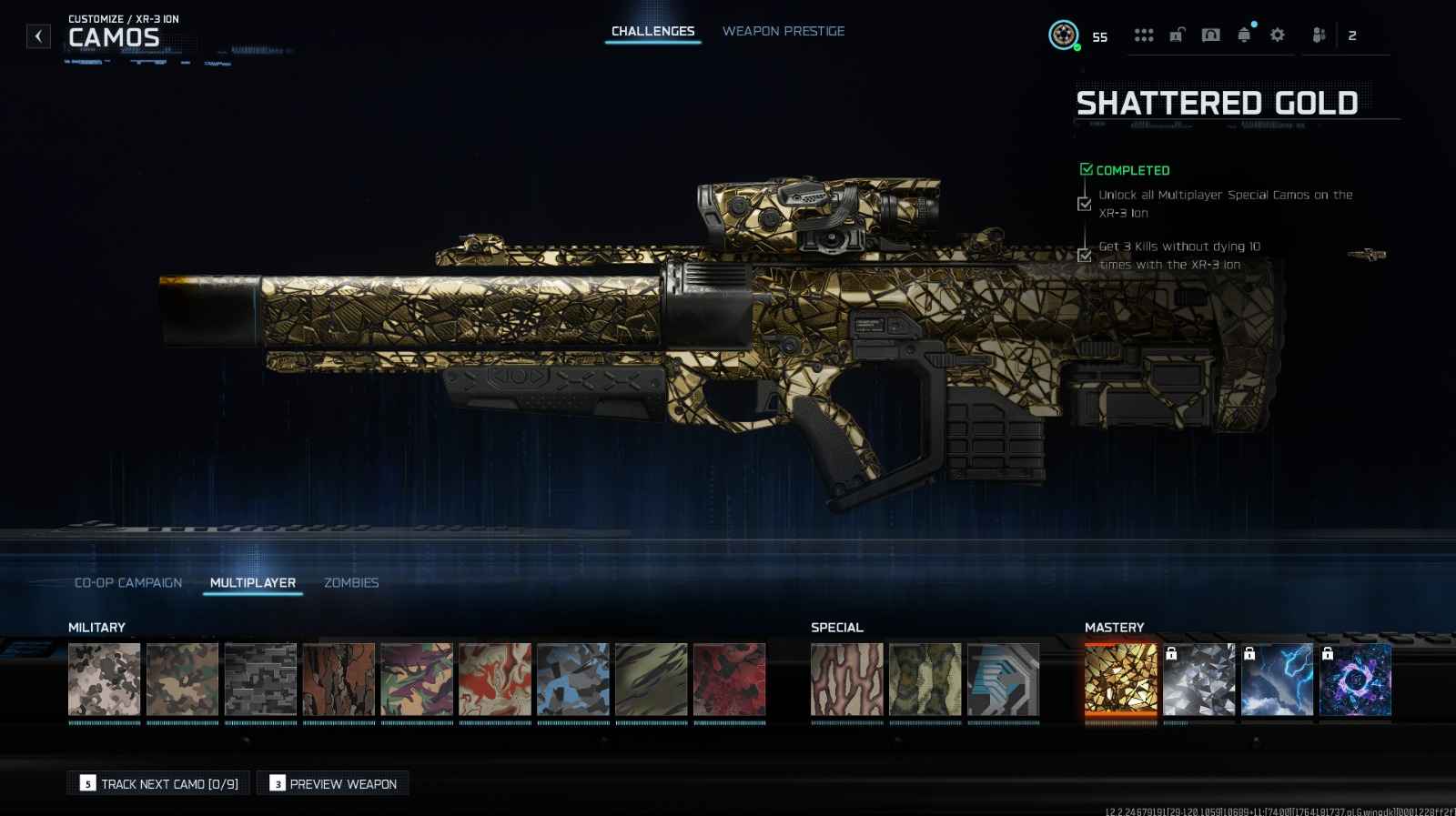Click Track Next Camo button

click(159, 783)
